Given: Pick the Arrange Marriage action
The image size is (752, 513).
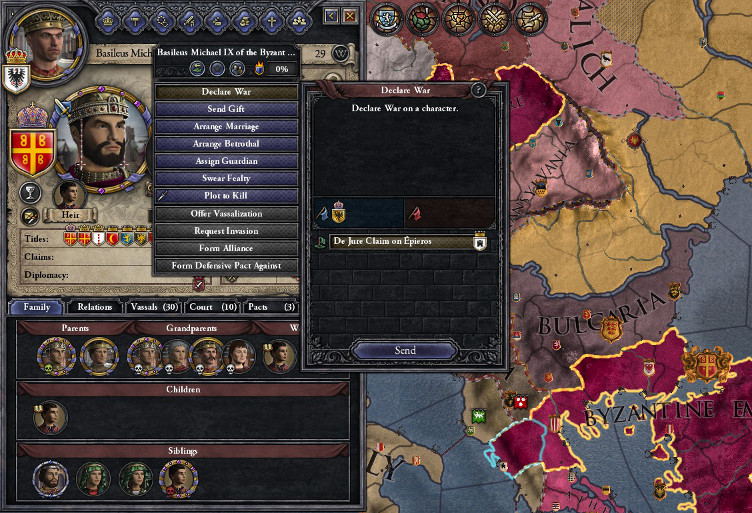Looking at the screenshot, I should (224, 127).
